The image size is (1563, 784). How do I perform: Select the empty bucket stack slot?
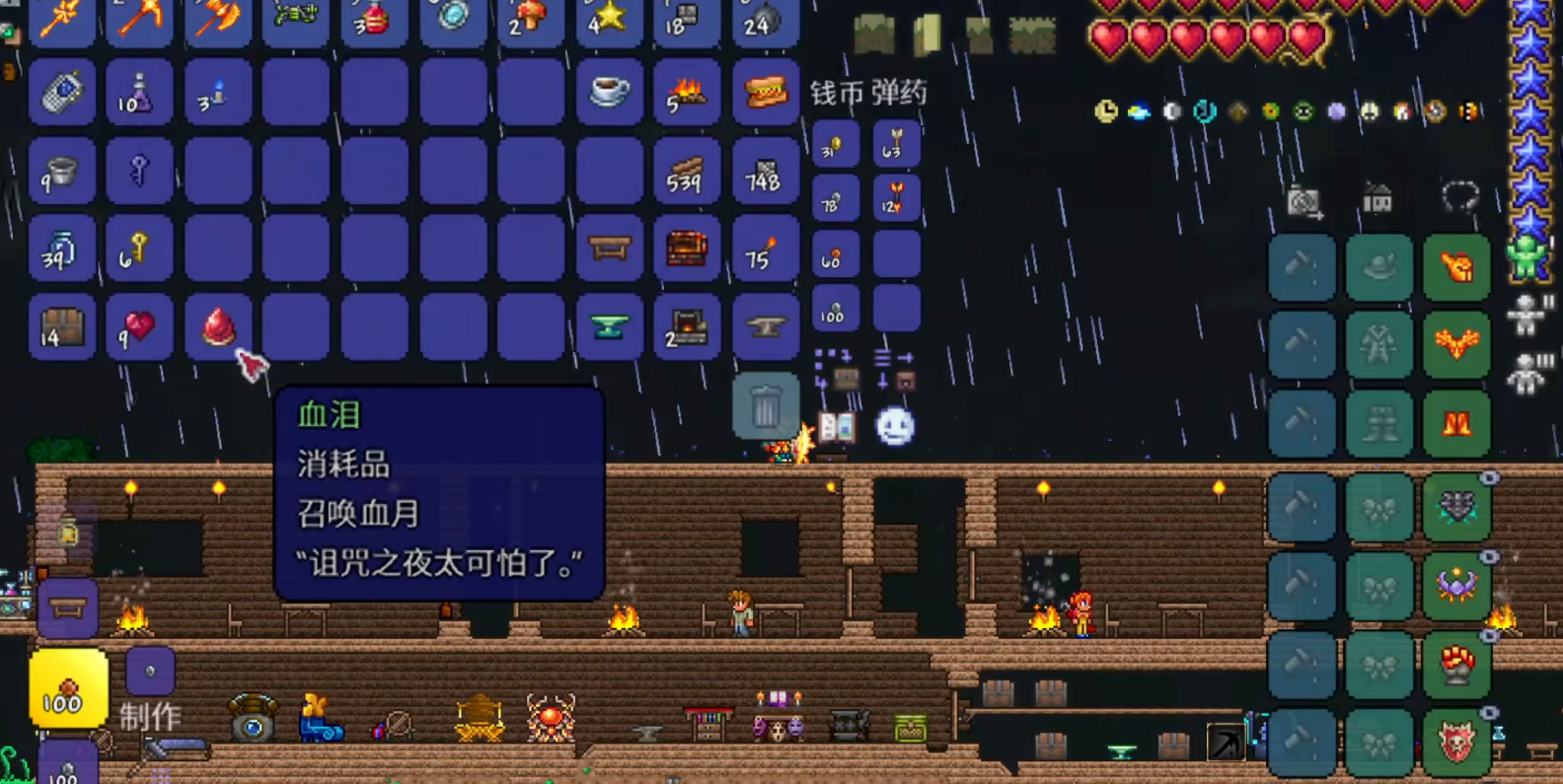click(61, 172)
